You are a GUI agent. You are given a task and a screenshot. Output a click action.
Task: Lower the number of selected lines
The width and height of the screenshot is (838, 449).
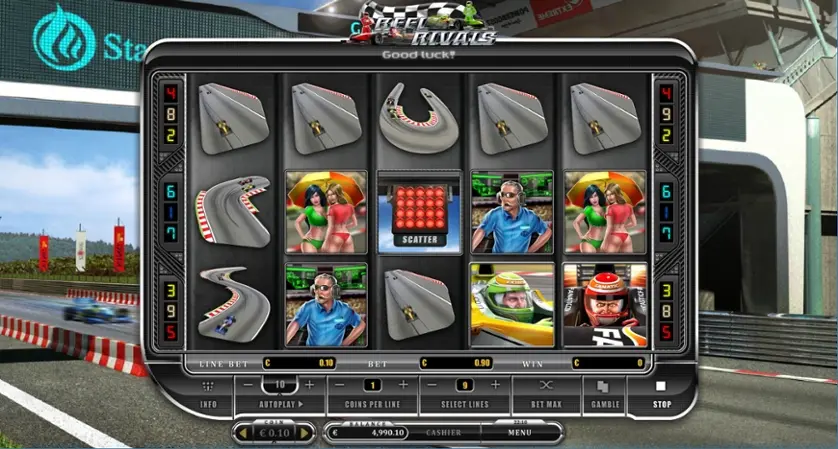tap(432, 385)
